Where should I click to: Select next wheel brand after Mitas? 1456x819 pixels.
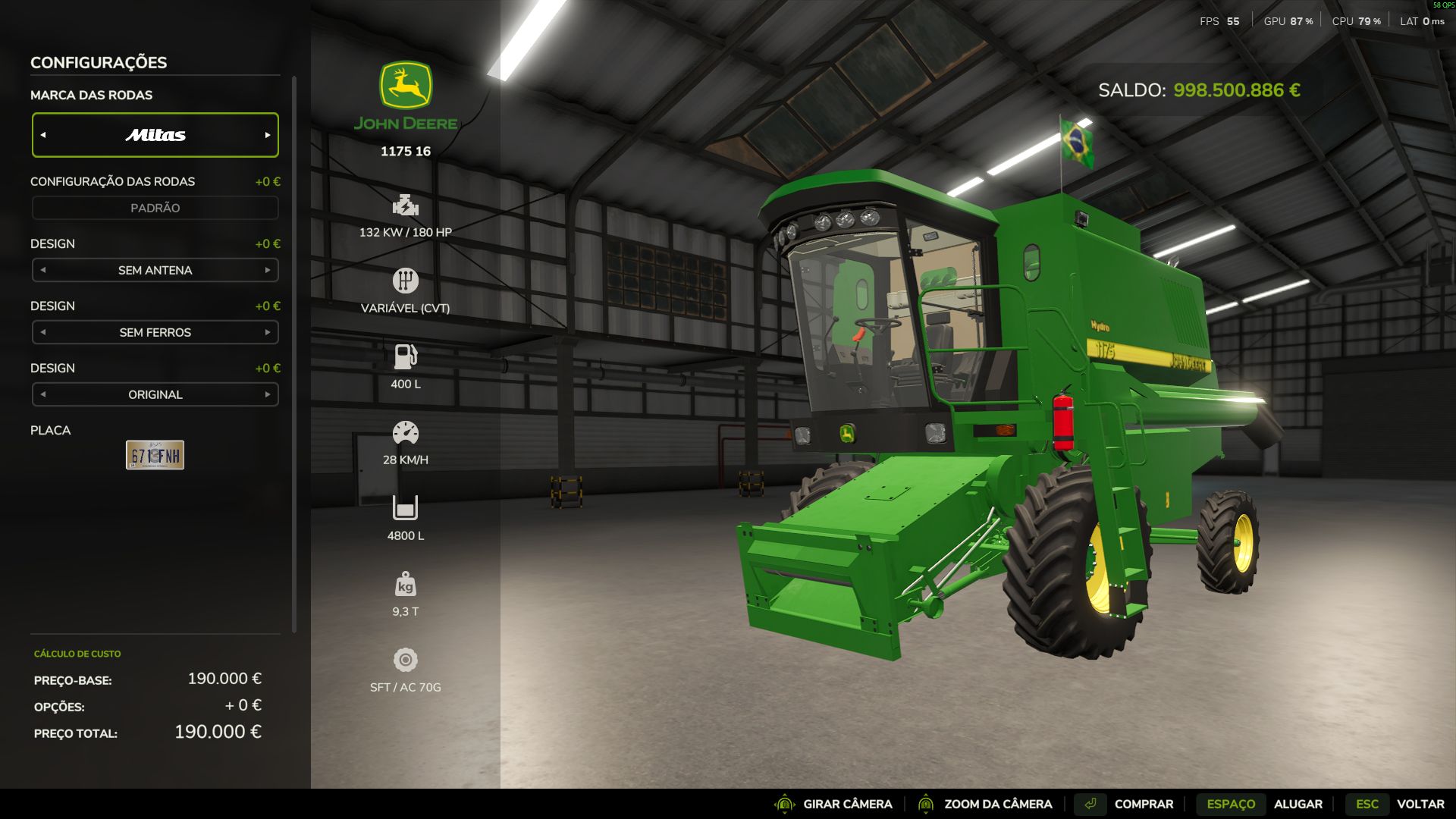(x=268, y=135)
